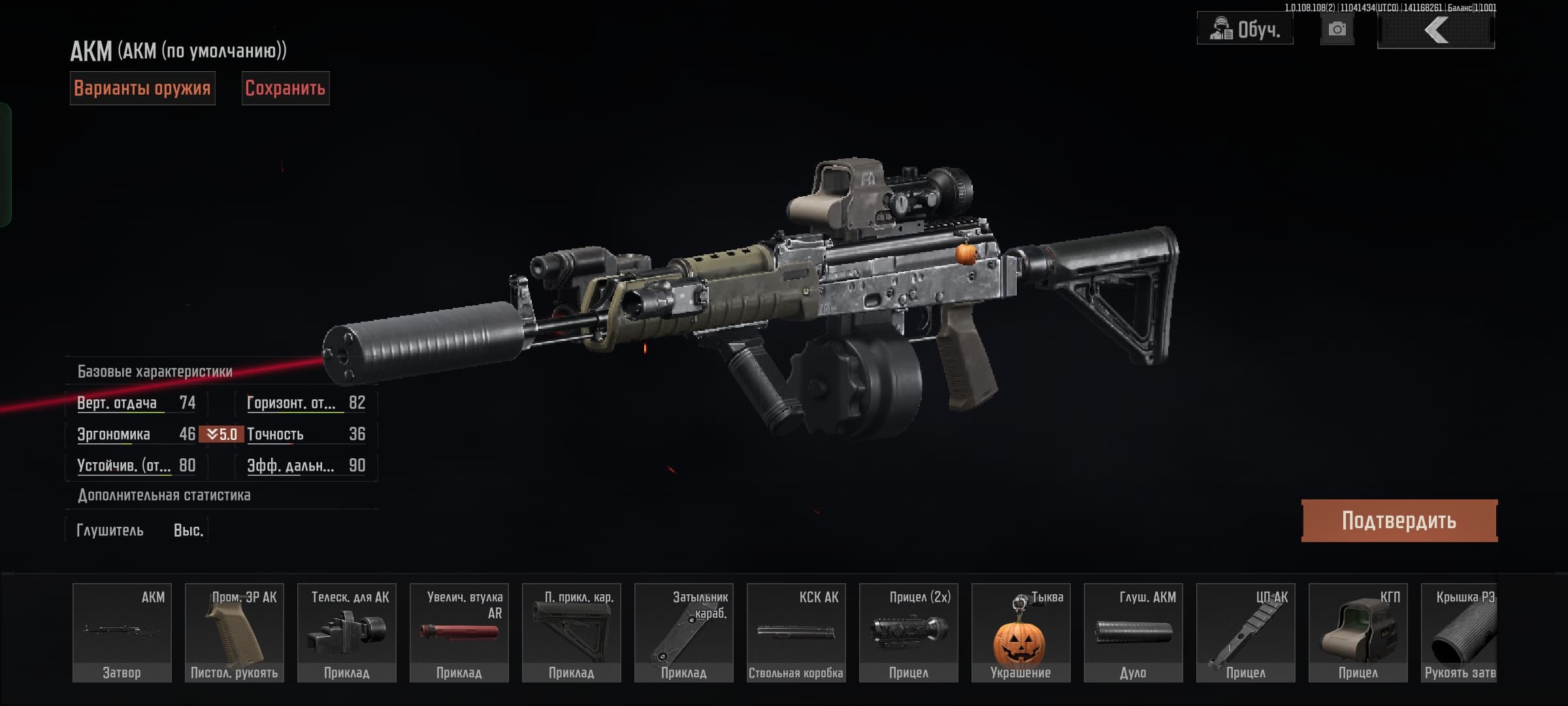
Task: Open the Варианты оружия weapon variants menu
Action: (142, 88)
